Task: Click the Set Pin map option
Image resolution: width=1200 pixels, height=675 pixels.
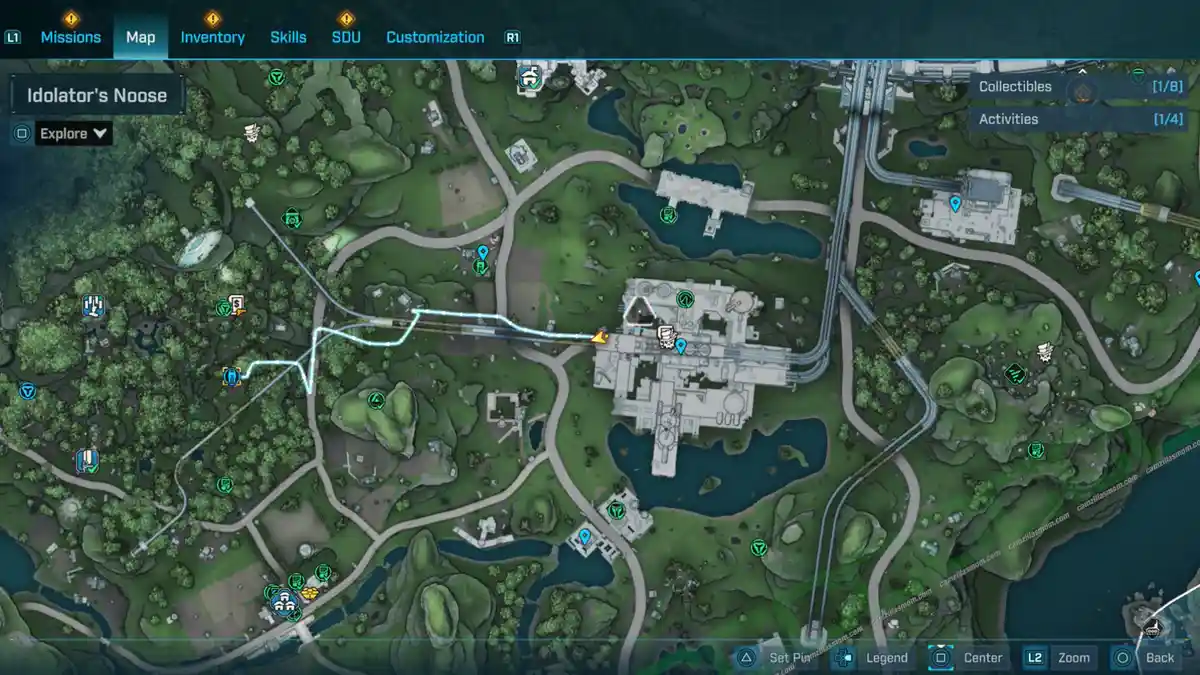Action: 780,658
